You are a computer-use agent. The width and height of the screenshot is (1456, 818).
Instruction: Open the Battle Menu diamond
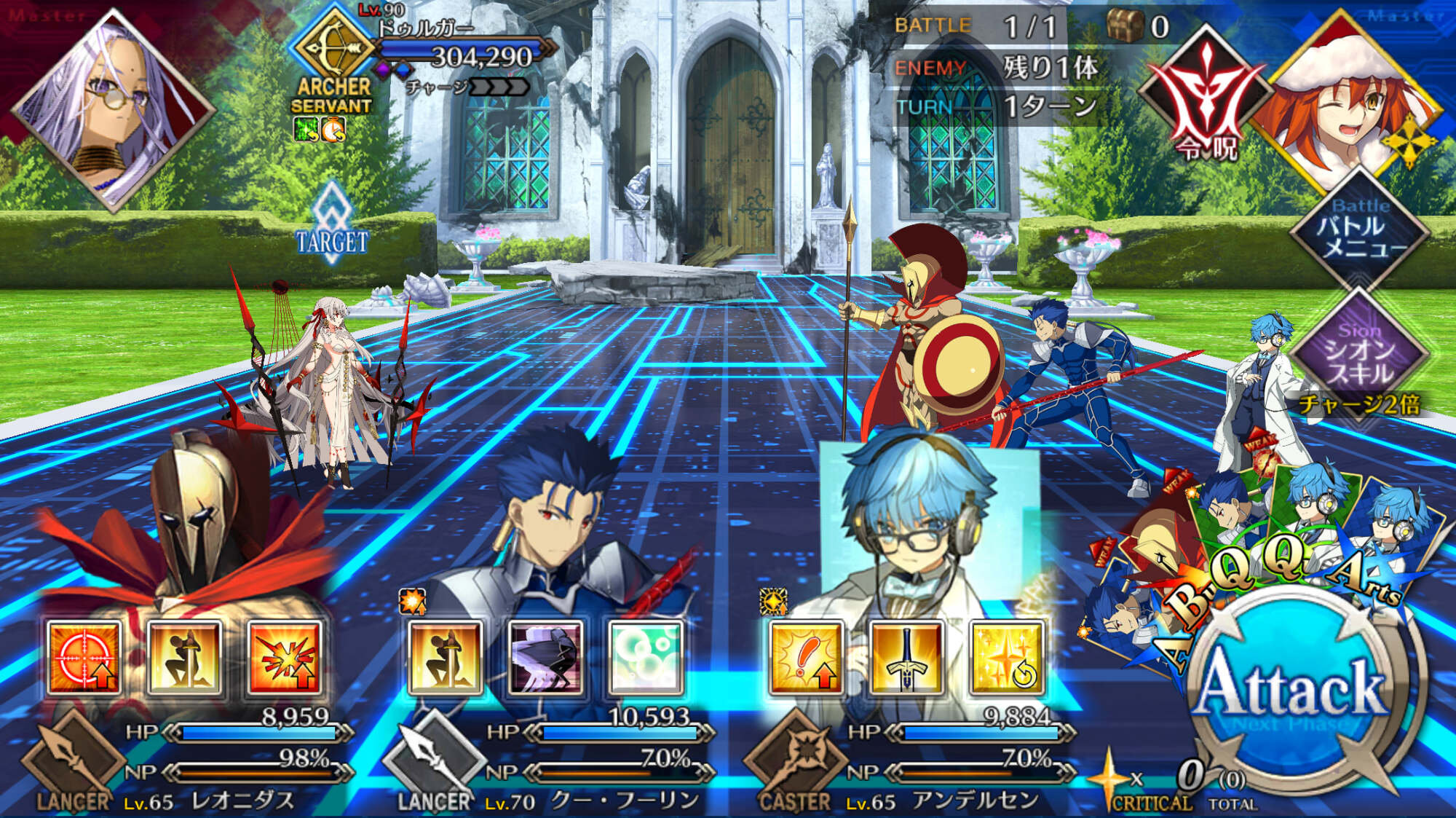pos(1358,229)
